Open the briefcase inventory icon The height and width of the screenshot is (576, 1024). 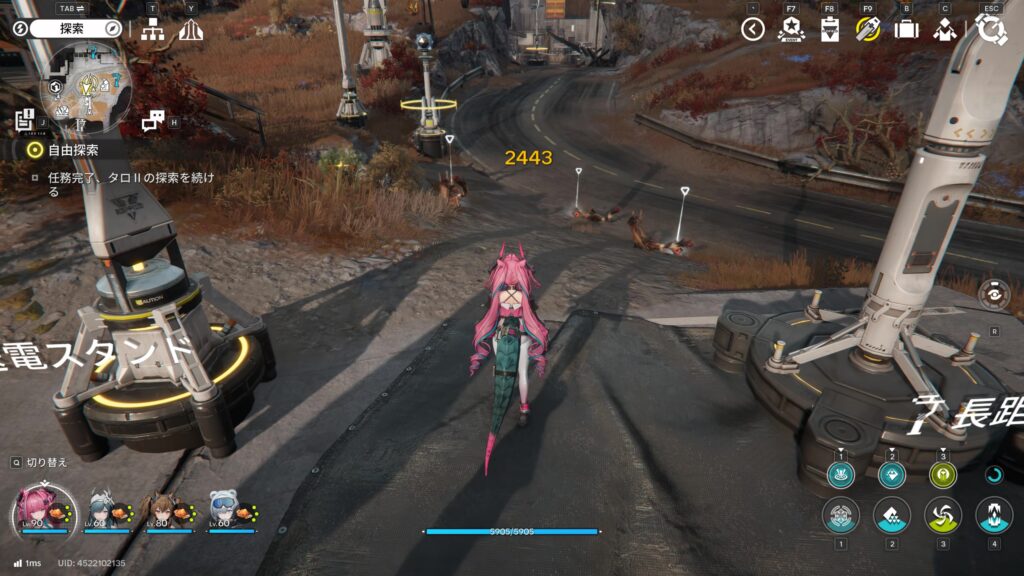tap(906, 29)
